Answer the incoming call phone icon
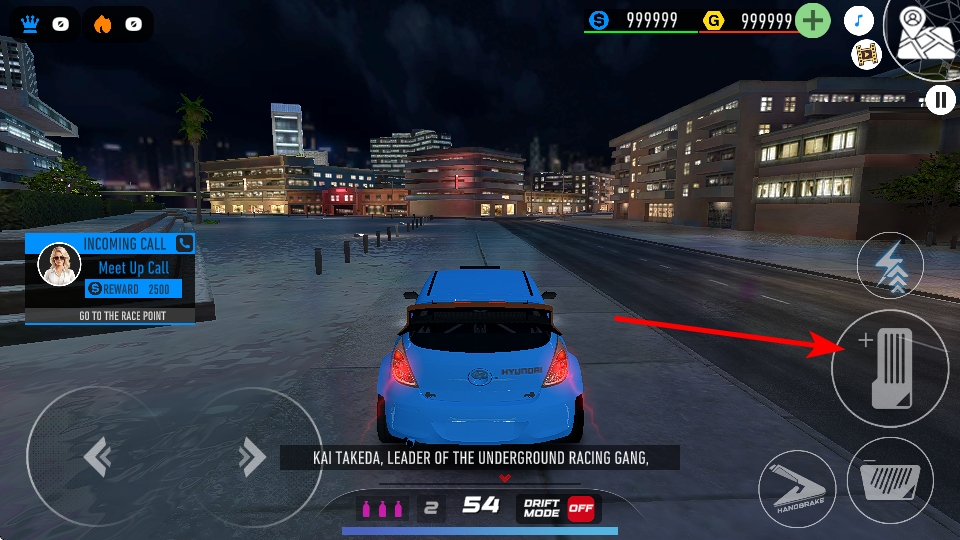The image size is (960, 540). tap(184, 243)
